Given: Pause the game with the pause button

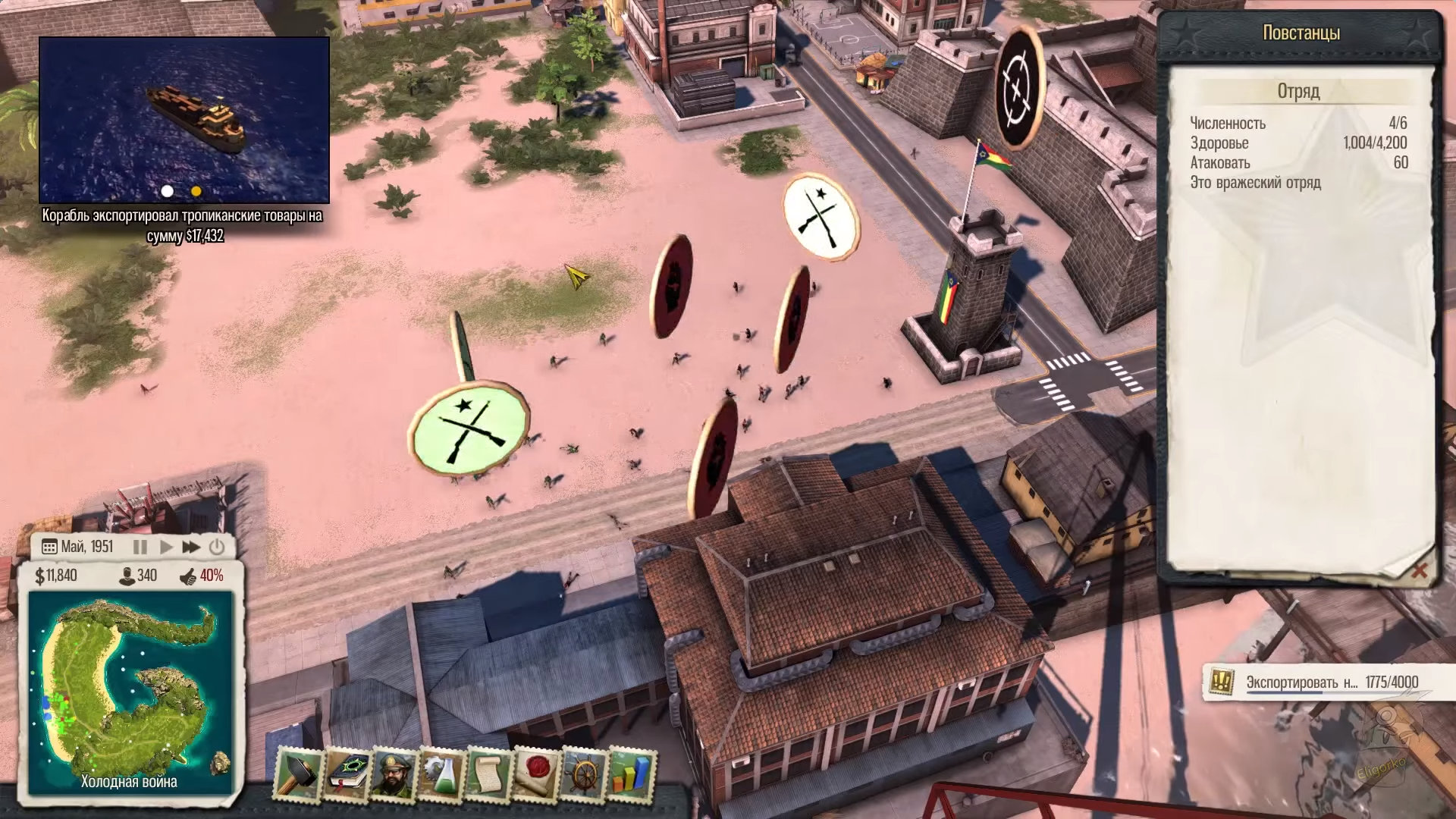Looking at the screenshot, I should coord(140,547).
